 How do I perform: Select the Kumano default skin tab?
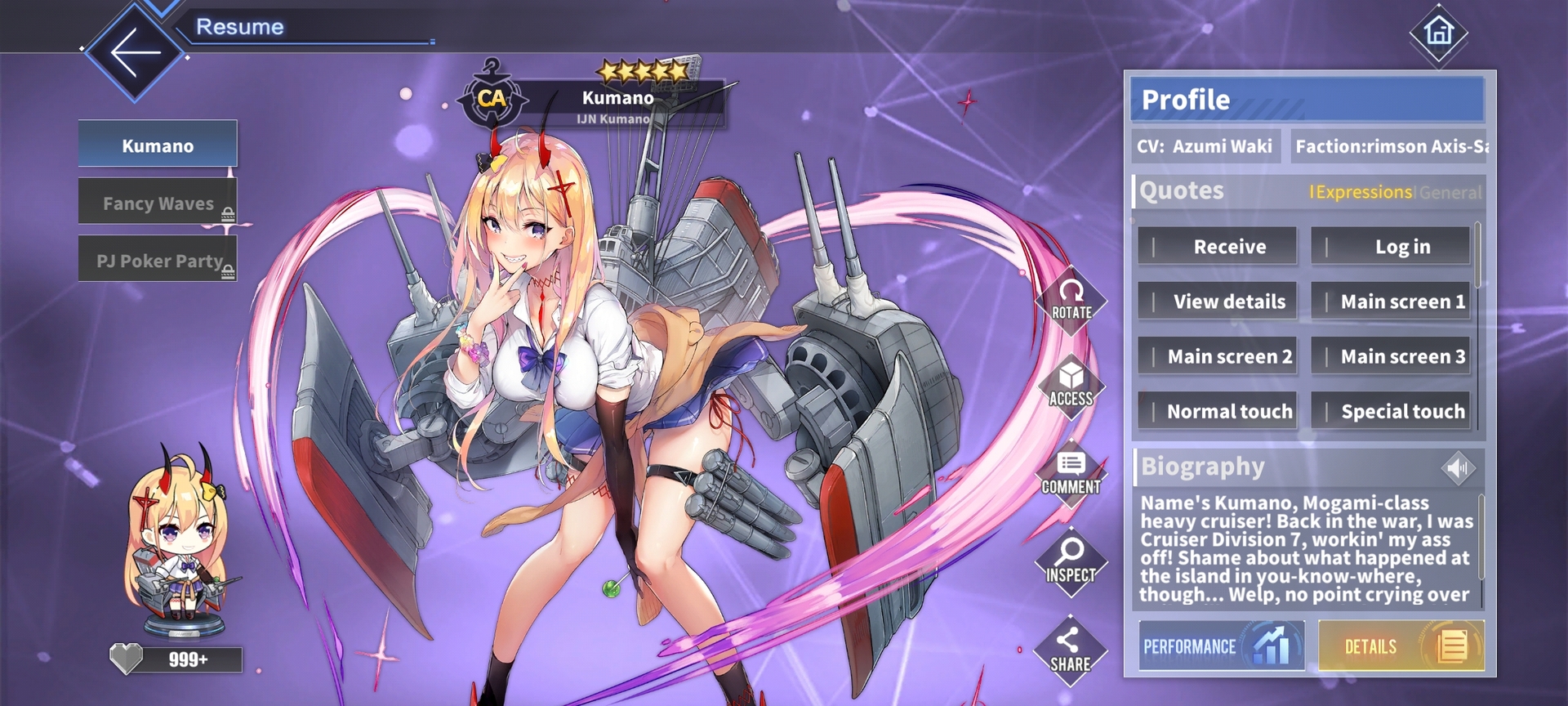tap(158, 145)
